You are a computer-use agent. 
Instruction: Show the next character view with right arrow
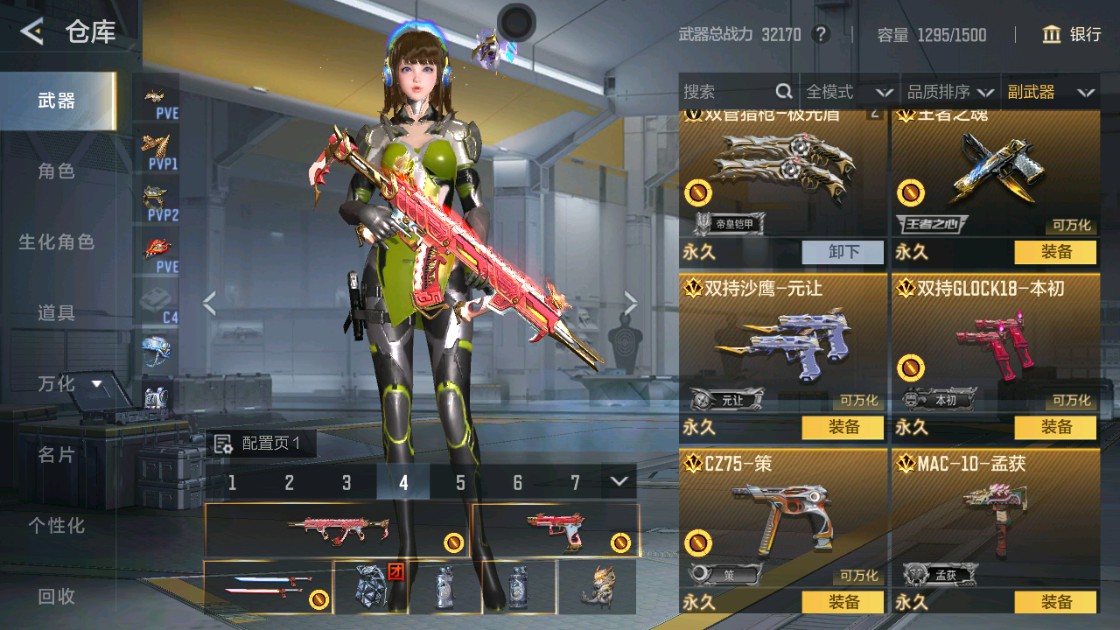(631, 302)
